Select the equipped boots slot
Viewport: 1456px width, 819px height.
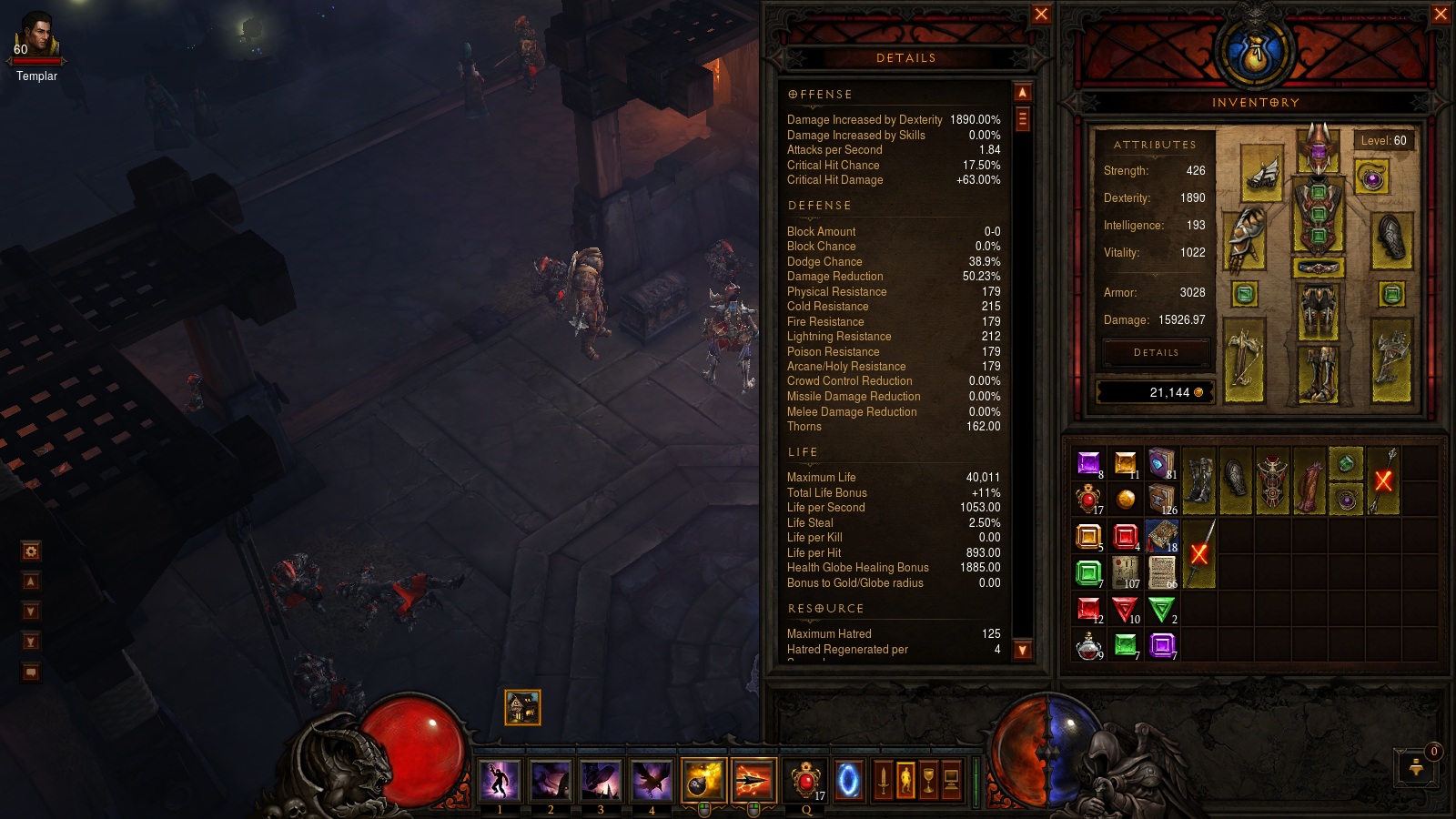click(x=1318, y=372)
